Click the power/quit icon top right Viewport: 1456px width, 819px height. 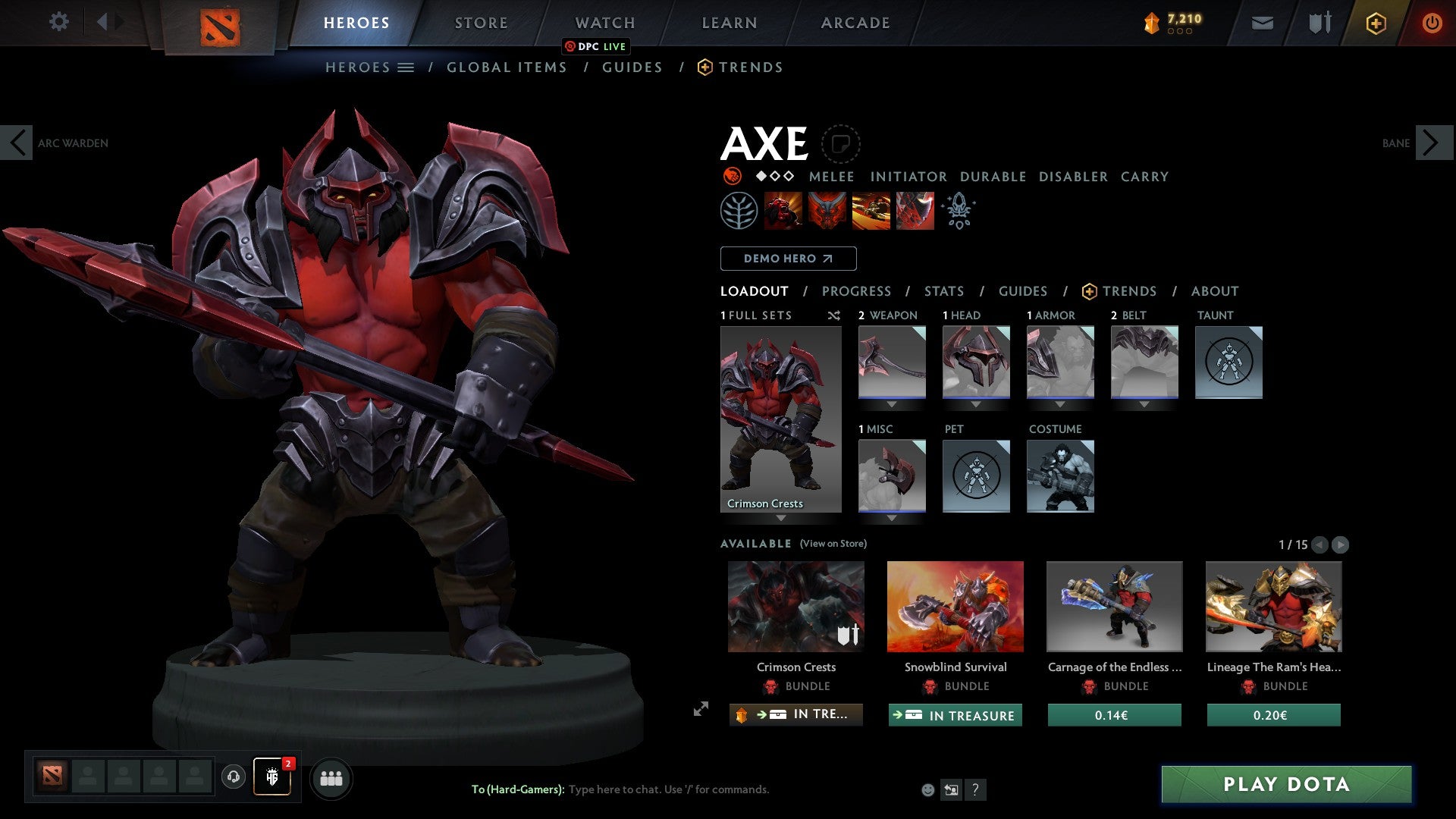click(x=1432, y=23)
